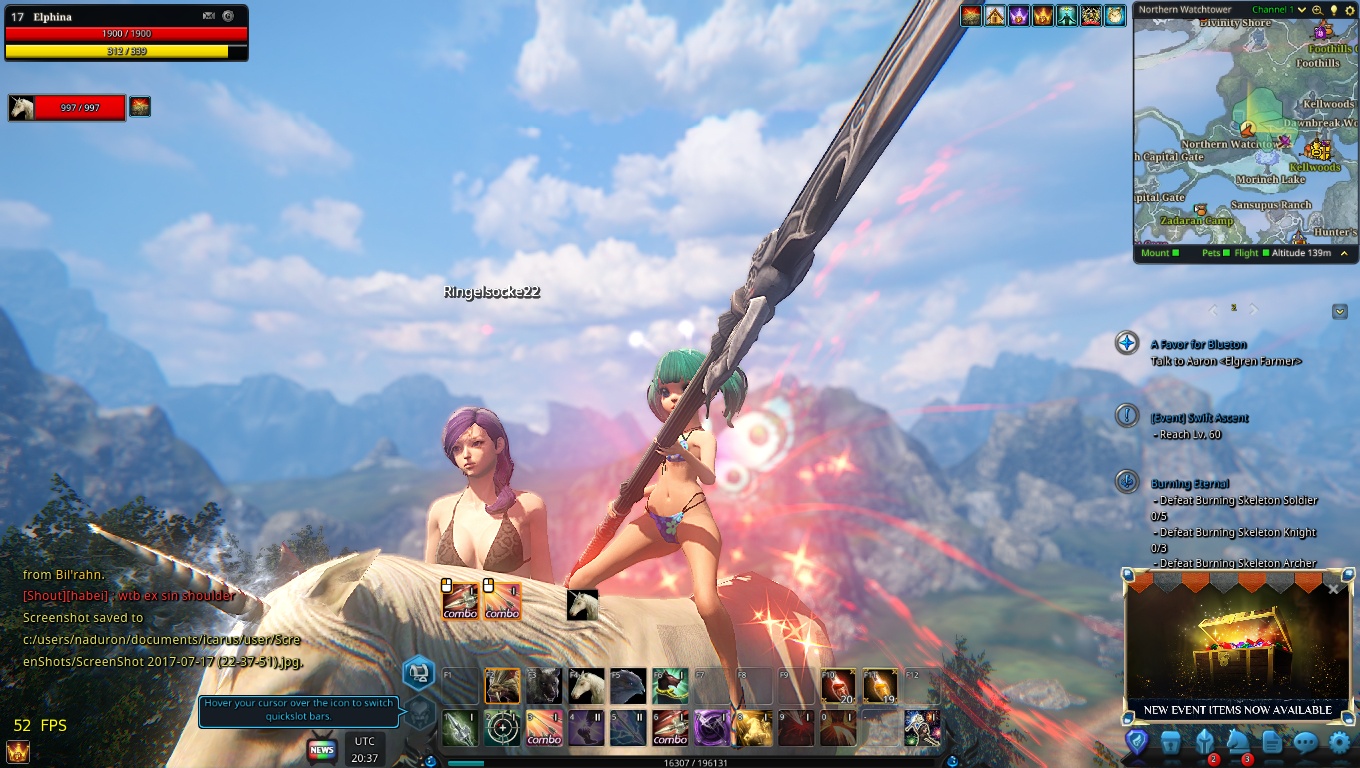Close the new event items banner
This screenshot has height=768, width=1360.
click(x=1333, y=589)
